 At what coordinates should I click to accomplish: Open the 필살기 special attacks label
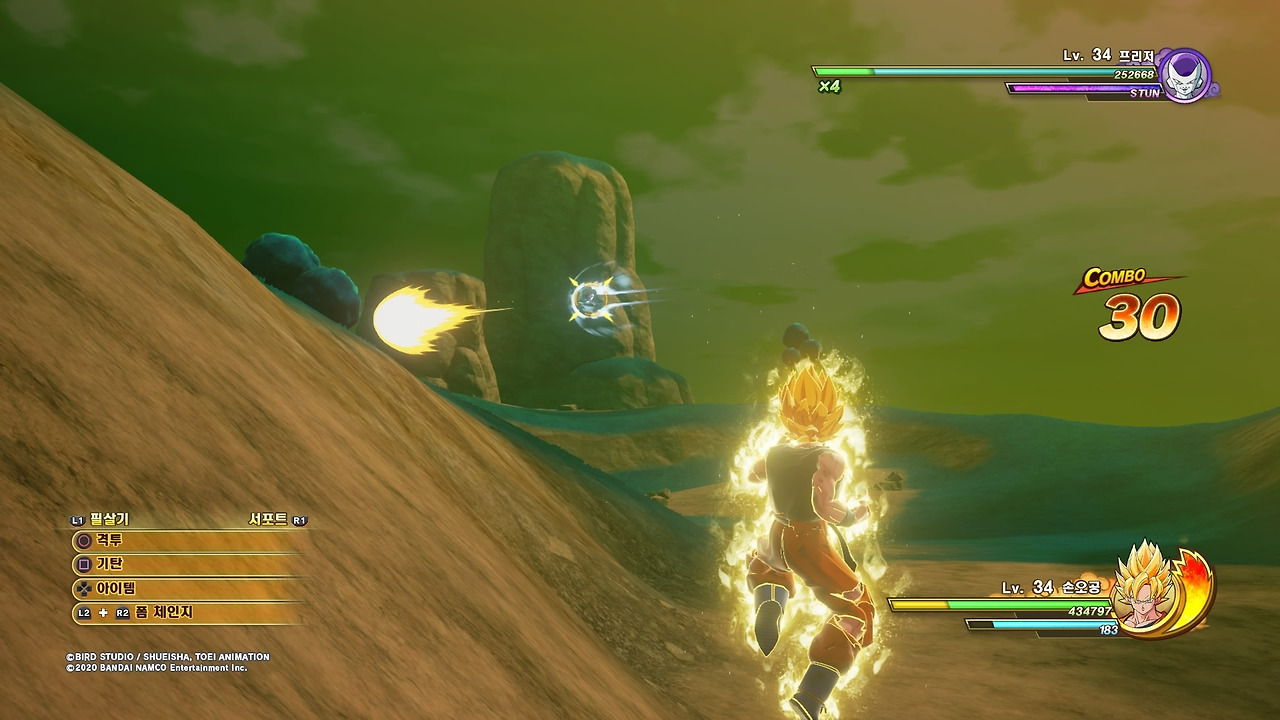pyautogui.click(x=108, y=519)
